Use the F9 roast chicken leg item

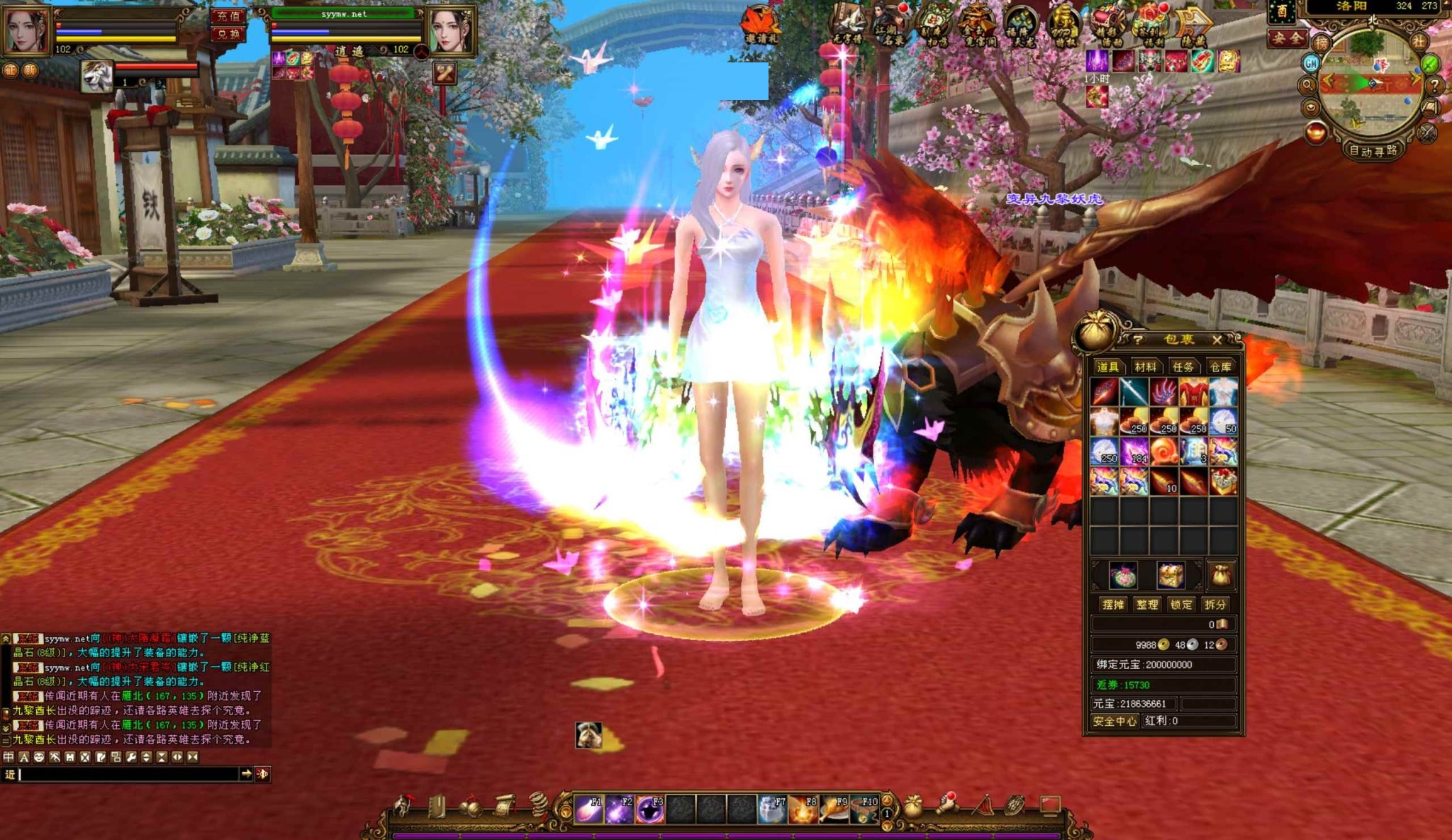pyautogui.click(x=834, y=809)
